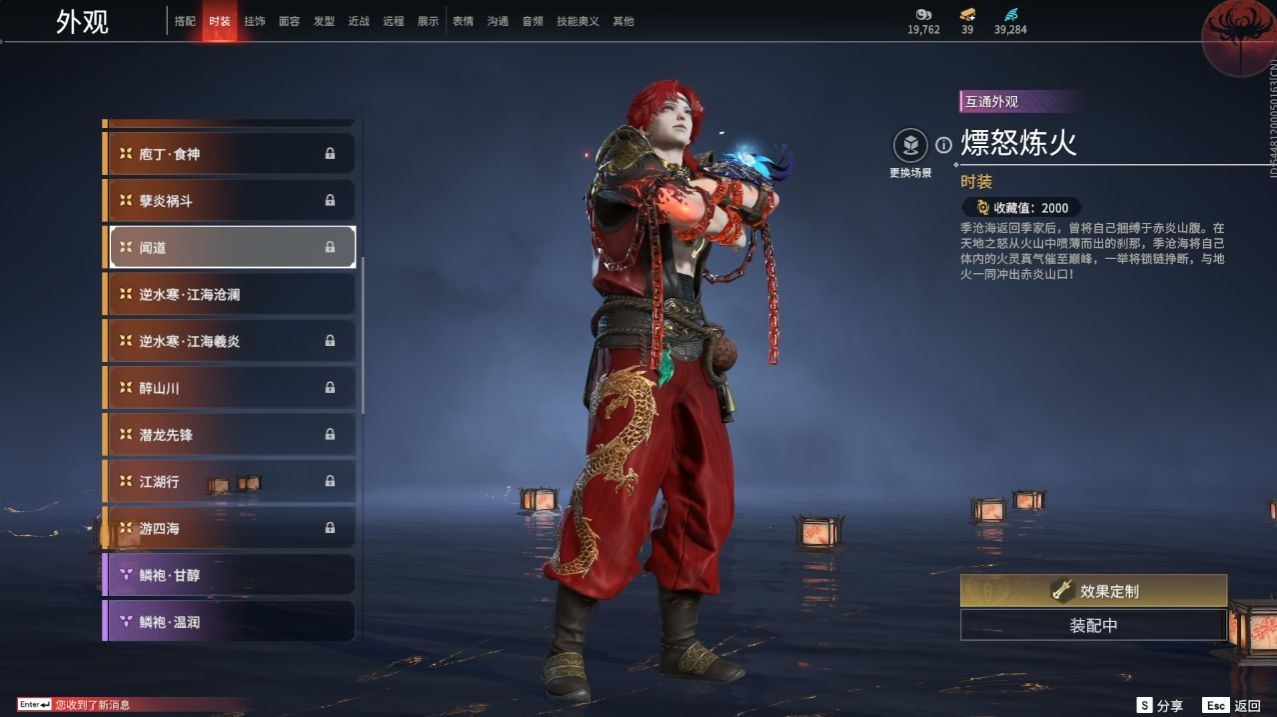Open the 其他 tab
Viewport: 1277px width, 717px height.
coord(623,21)
